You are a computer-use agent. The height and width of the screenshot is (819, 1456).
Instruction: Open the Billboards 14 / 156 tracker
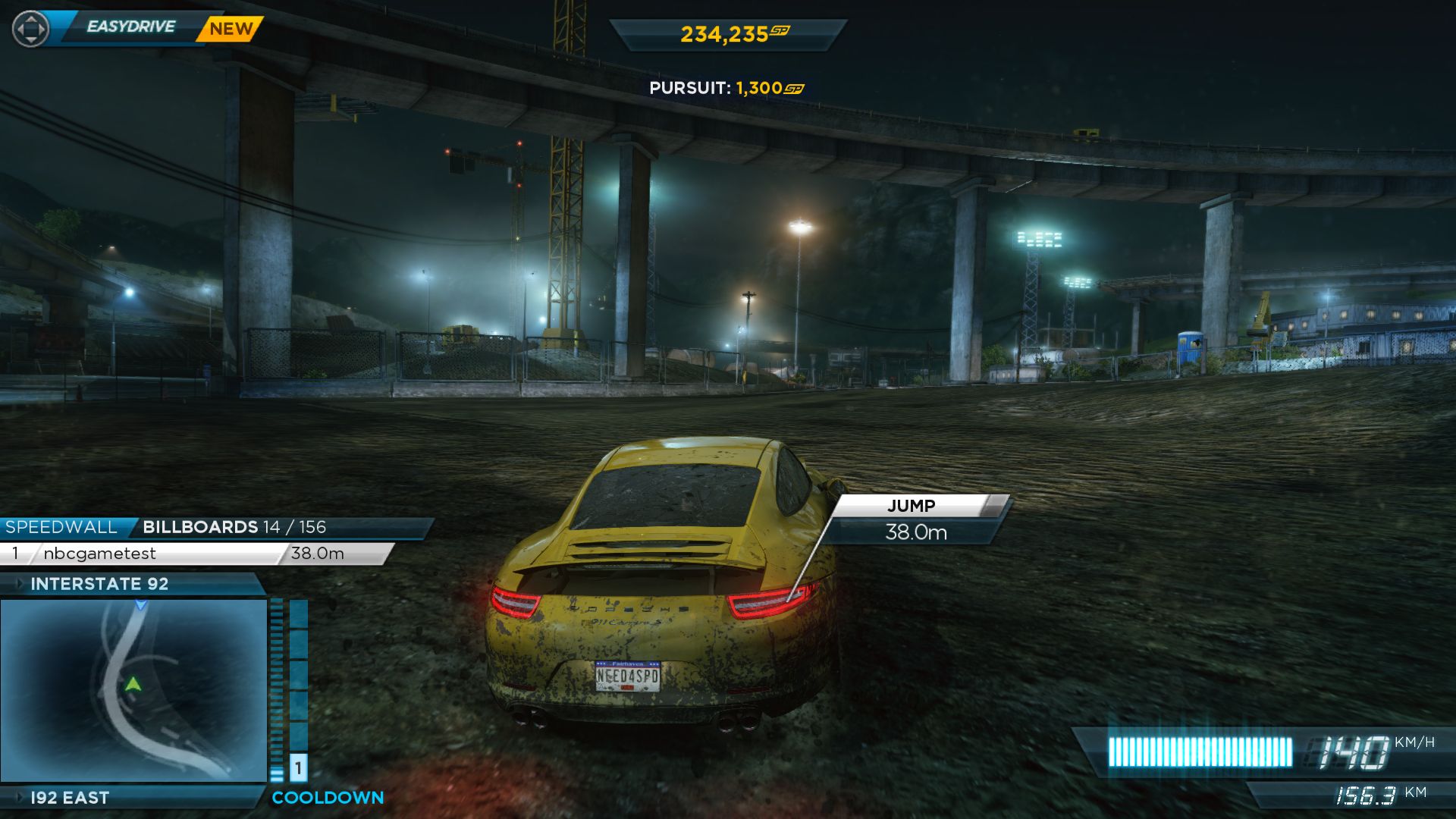pos(234,527)
